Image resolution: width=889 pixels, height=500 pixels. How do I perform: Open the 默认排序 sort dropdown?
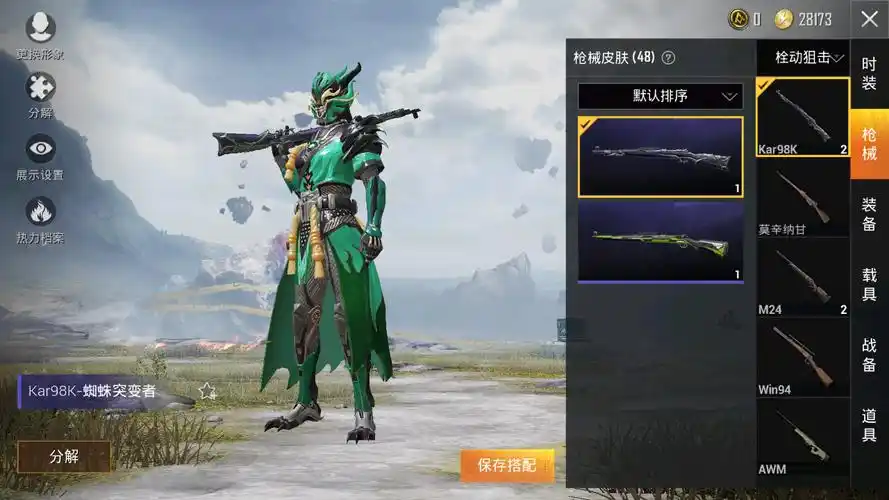(x=660, y=96)
